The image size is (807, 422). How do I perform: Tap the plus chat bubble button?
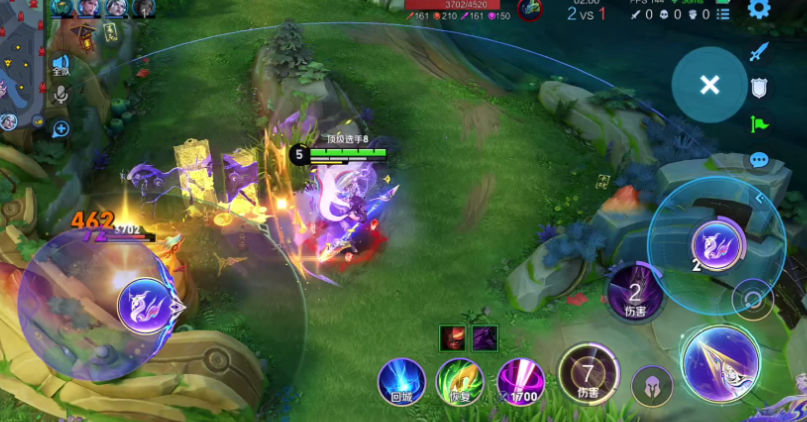pos(61,128)
